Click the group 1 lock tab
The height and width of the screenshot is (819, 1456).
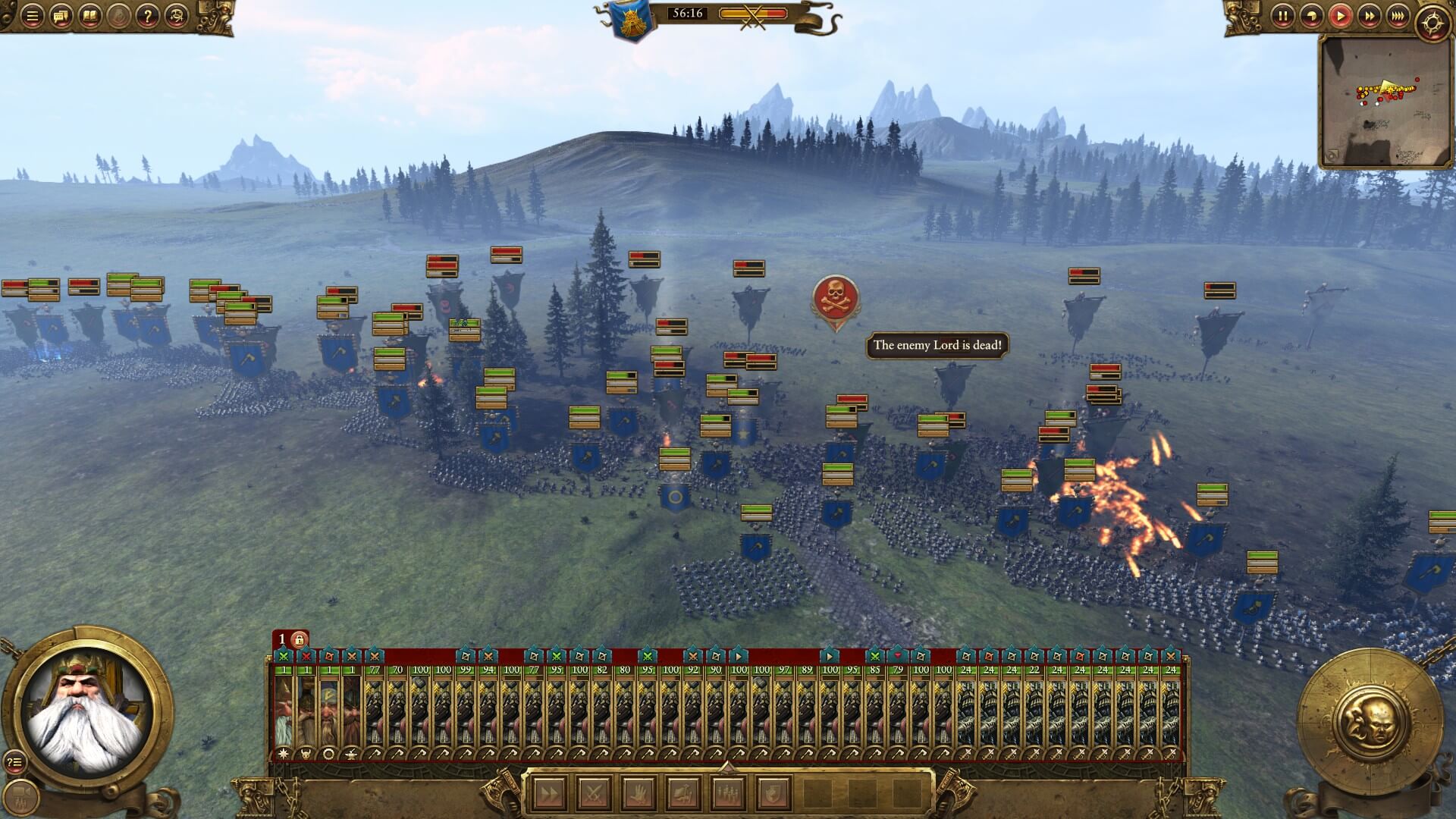[291, 639]
